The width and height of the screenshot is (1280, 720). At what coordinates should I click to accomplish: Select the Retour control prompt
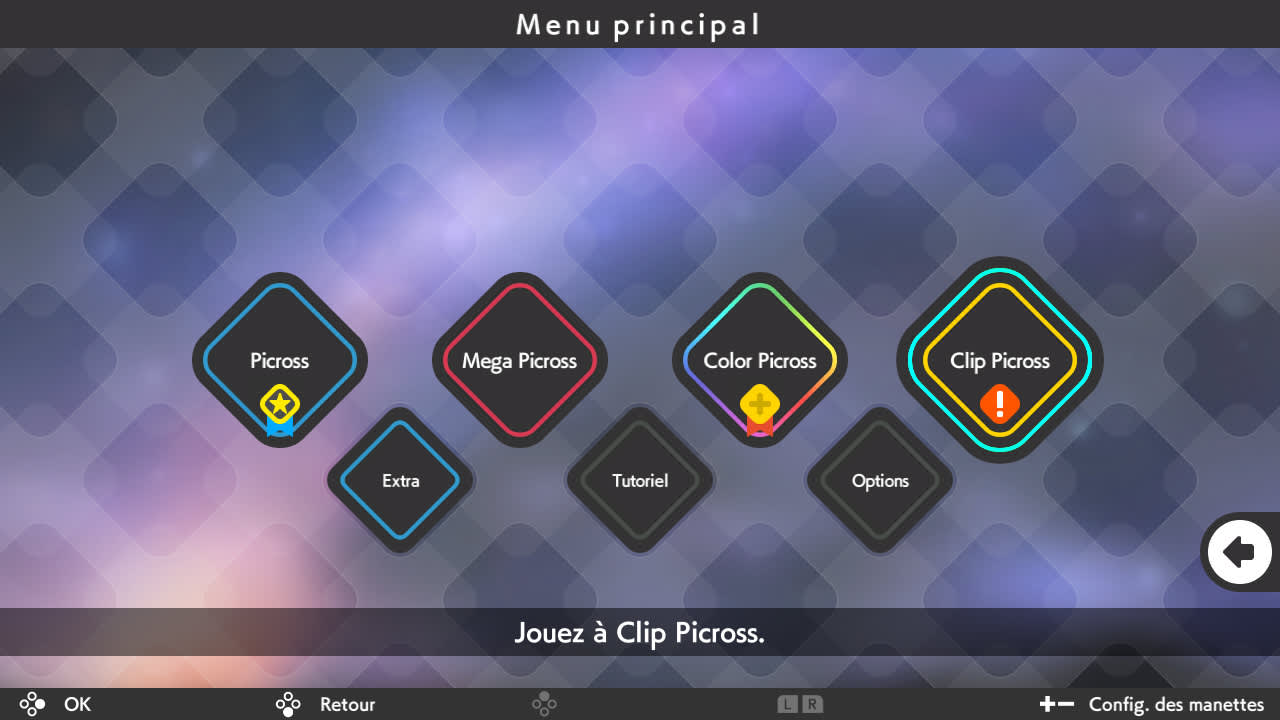[x=347, y=705]
